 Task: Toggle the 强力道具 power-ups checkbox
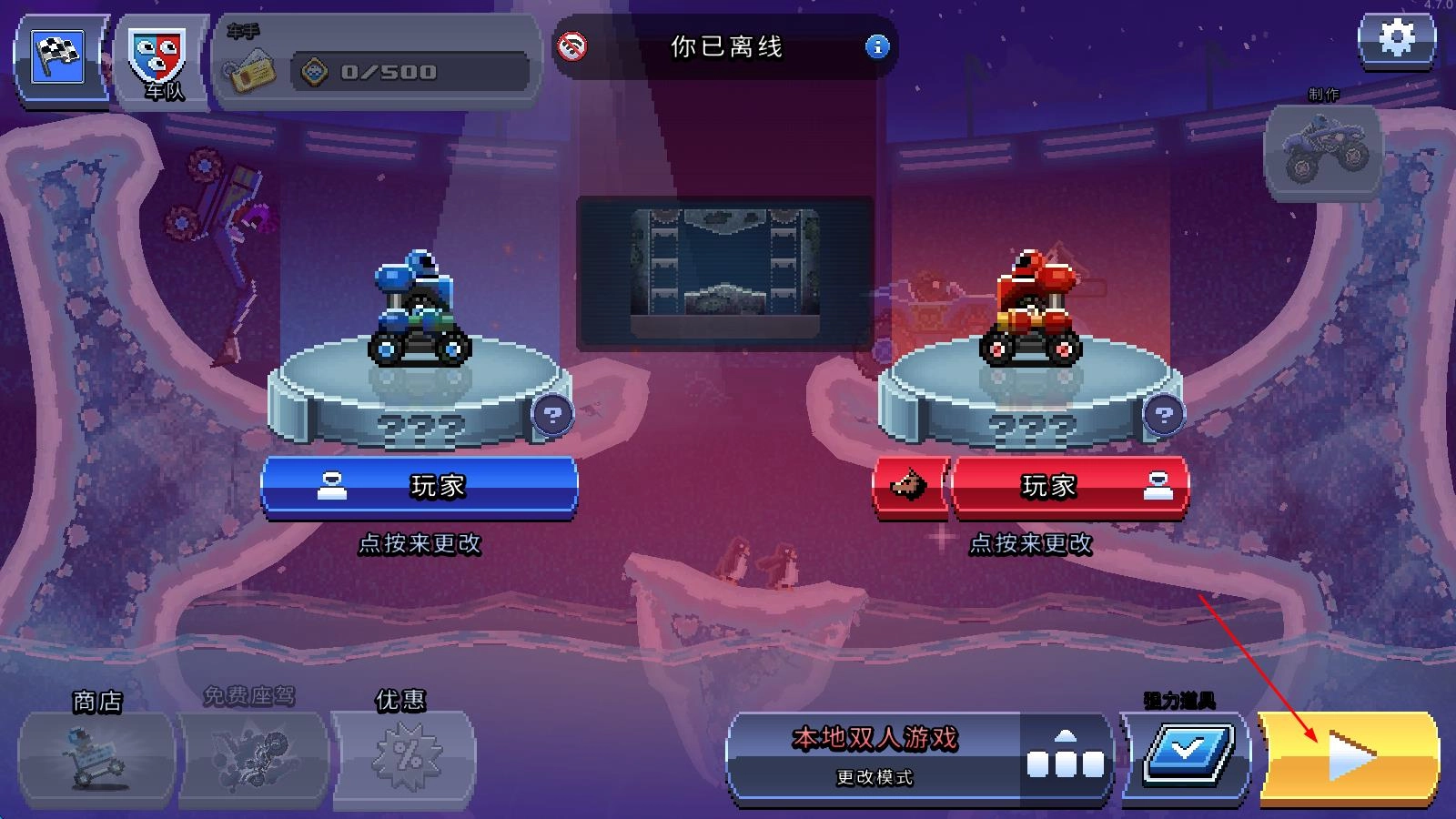pyautogui.click(x=1188, y=757)
